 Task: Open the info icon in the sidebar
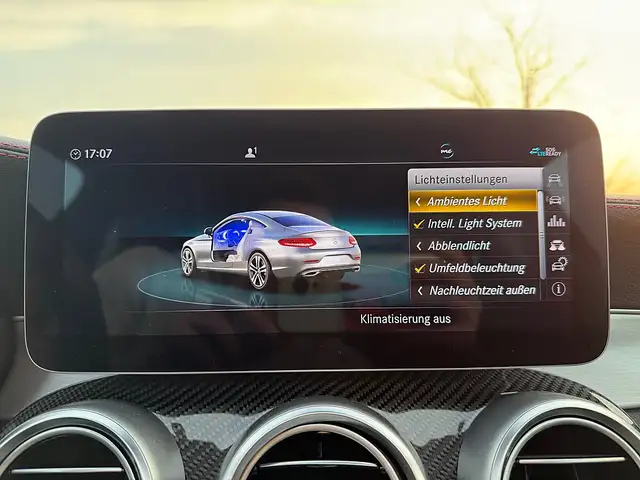coord(558,289)
